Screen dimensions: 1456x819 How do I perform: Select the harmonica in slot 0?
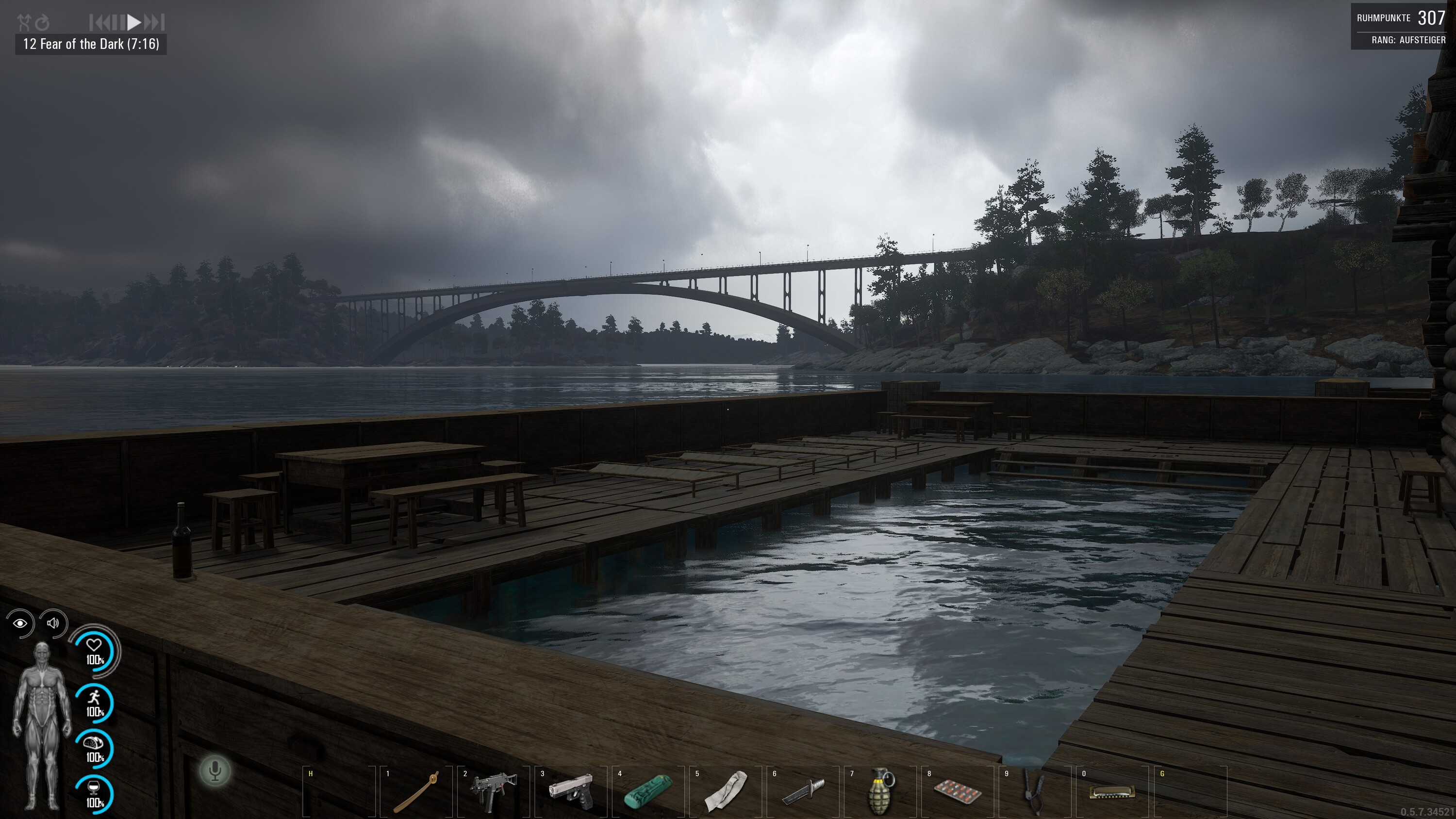pos(1112,791)
